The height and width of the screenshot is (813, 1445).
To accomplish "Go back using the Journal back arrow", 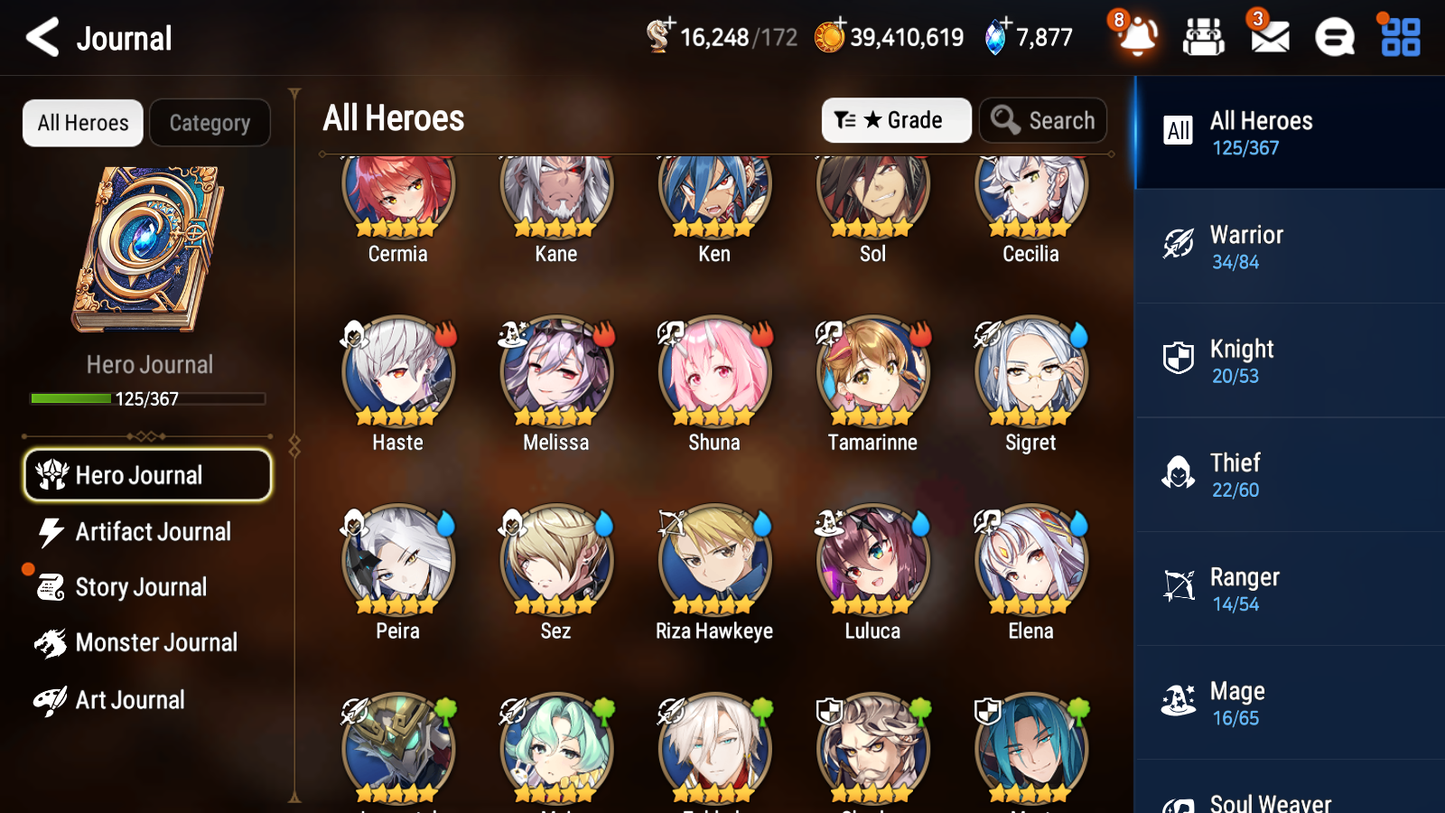I will pos(42,37).
